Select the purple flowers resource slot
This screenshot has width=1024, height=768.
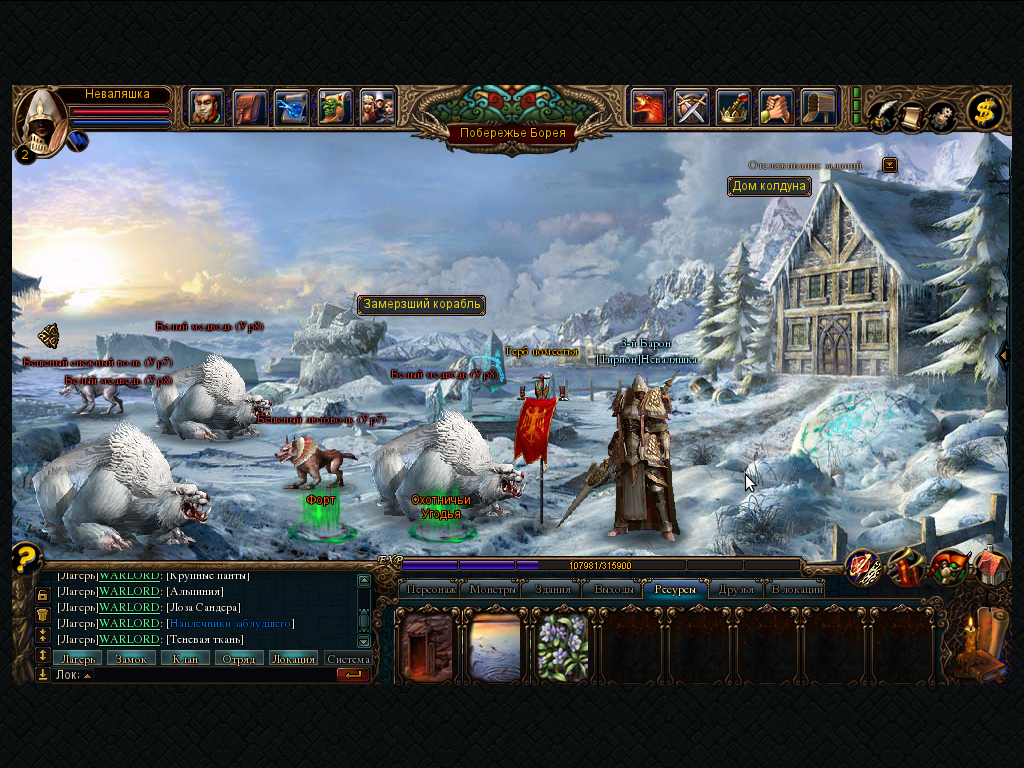(562, 647)
